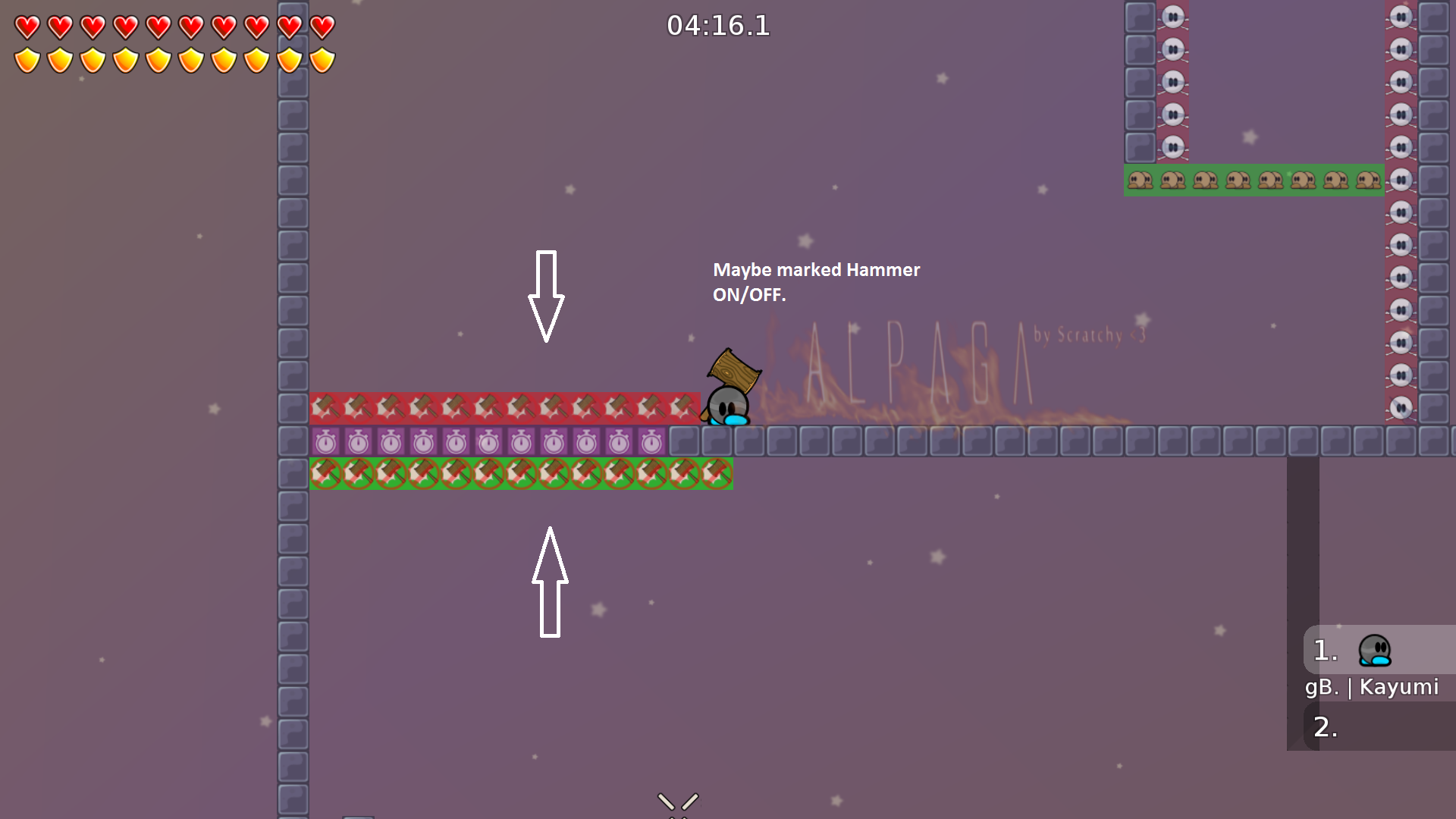The image size is (1456, 819).
Task: Click the text 'Maybe marked Hammer ON/OFF.'
Action: point(817,282)
